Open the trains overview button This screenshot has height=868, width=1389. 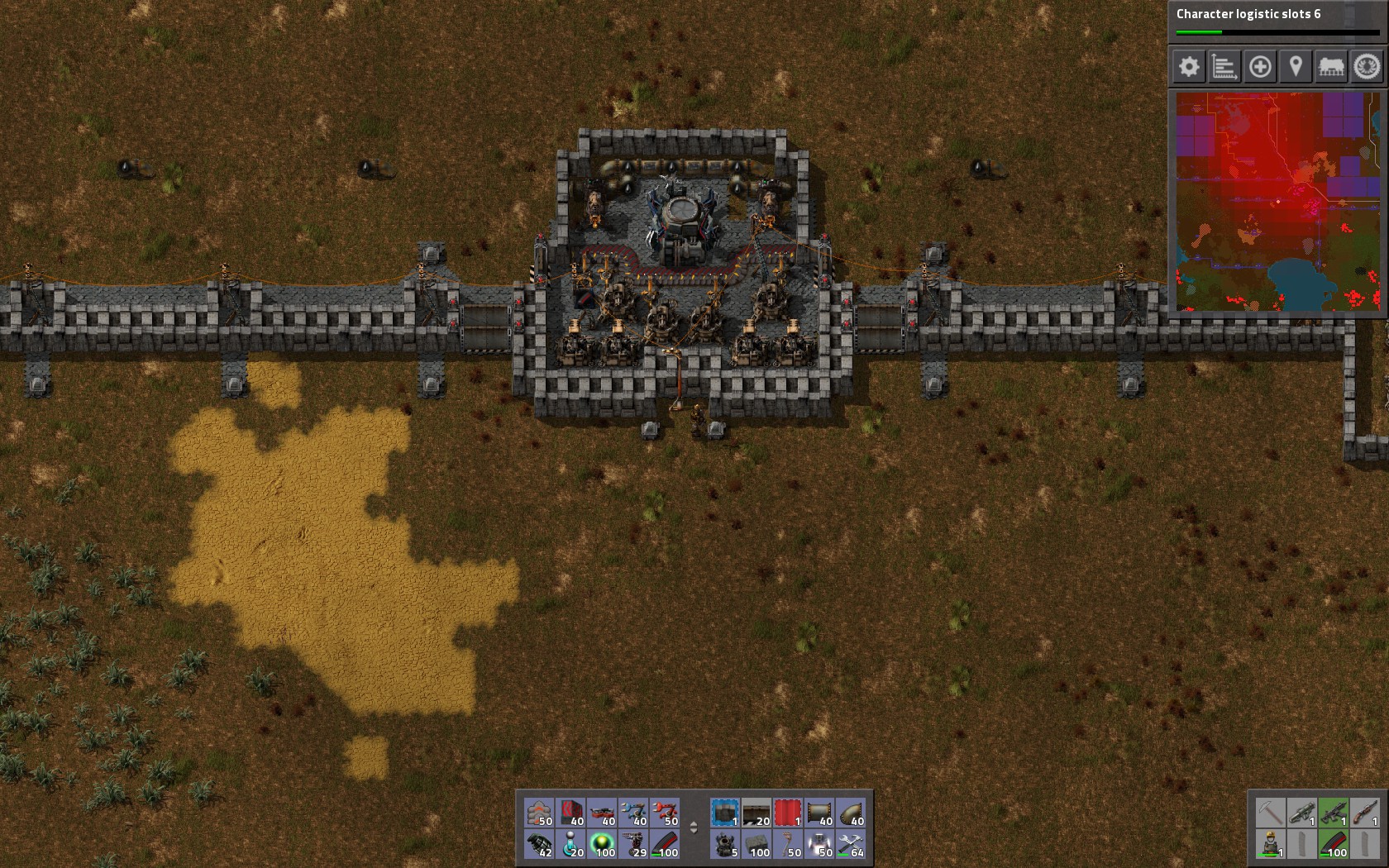click(x=1331, y=67)
